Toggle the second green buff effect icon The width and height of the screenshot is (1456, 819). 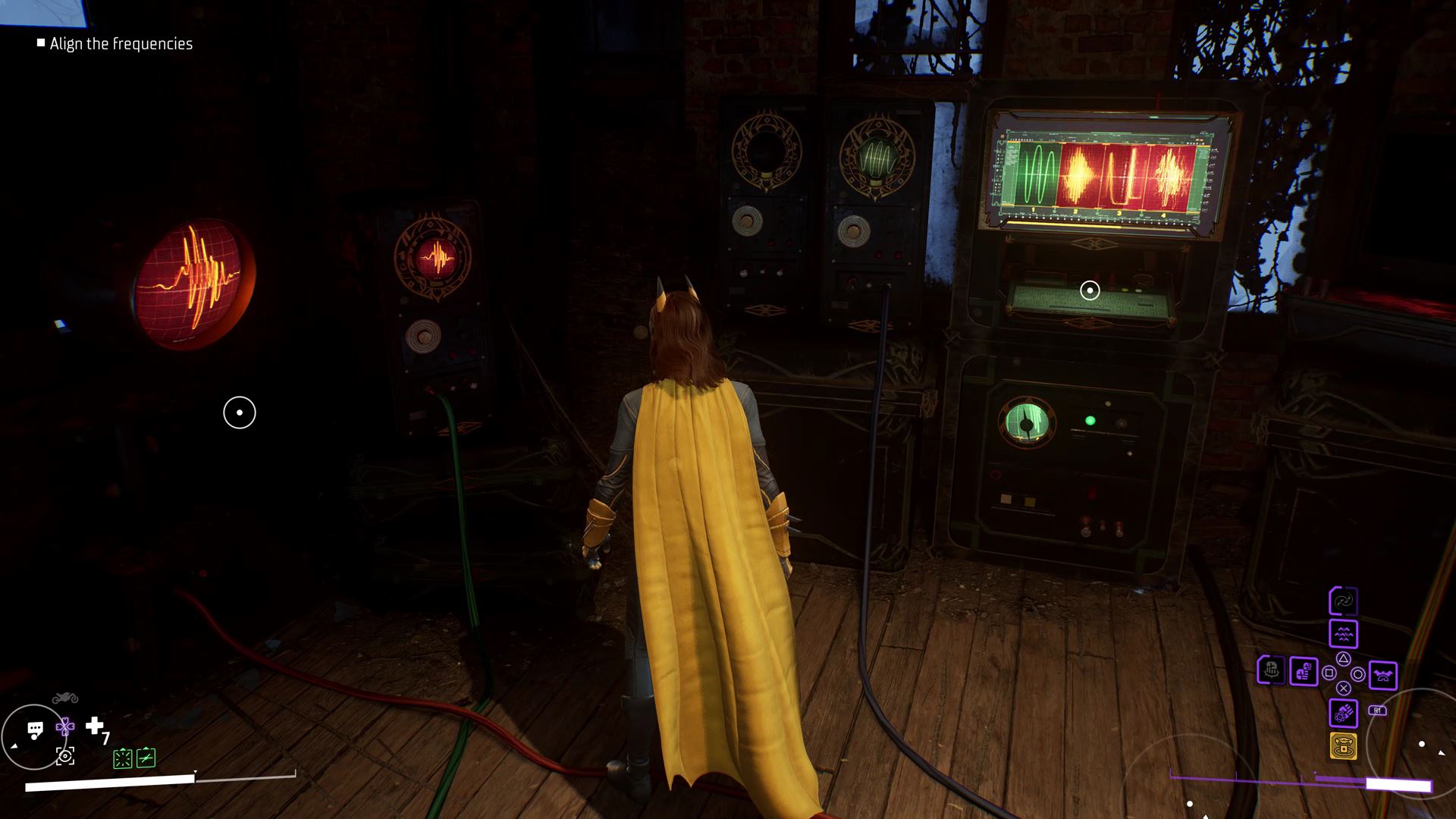pos(146,758)
